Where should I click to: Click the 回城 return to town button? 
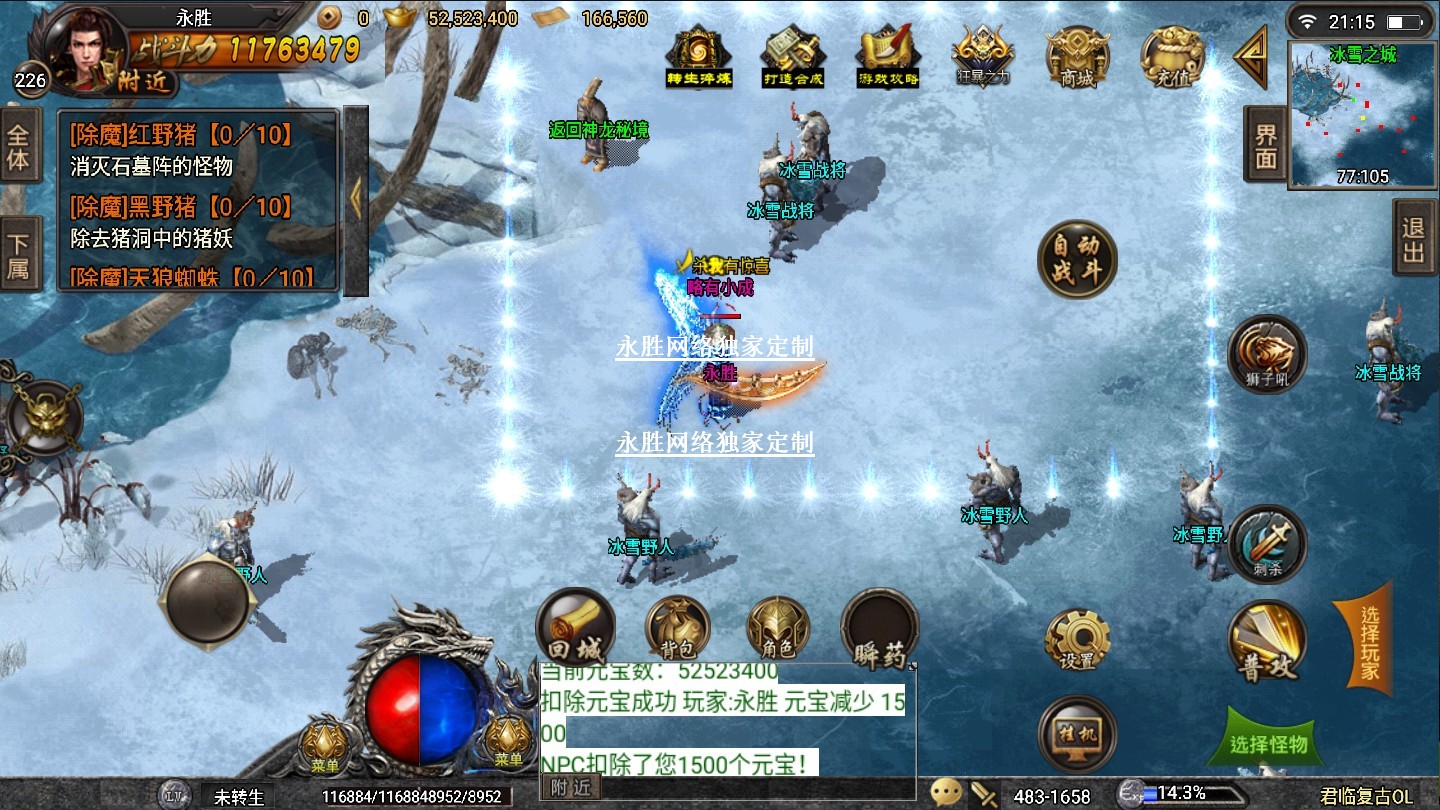[576, 628]
